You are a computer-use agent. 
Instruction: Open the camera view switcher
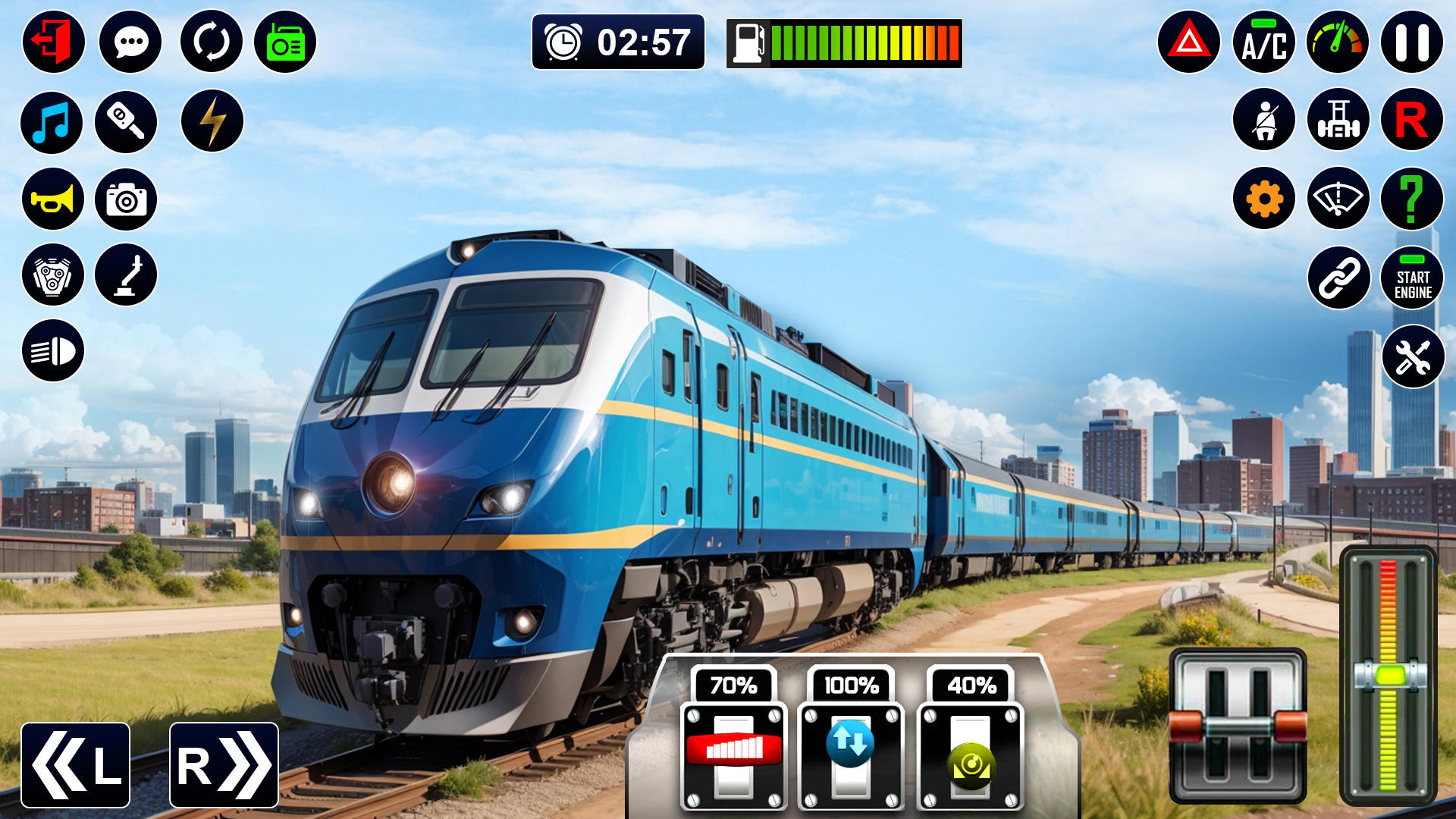tap(127, 199)
